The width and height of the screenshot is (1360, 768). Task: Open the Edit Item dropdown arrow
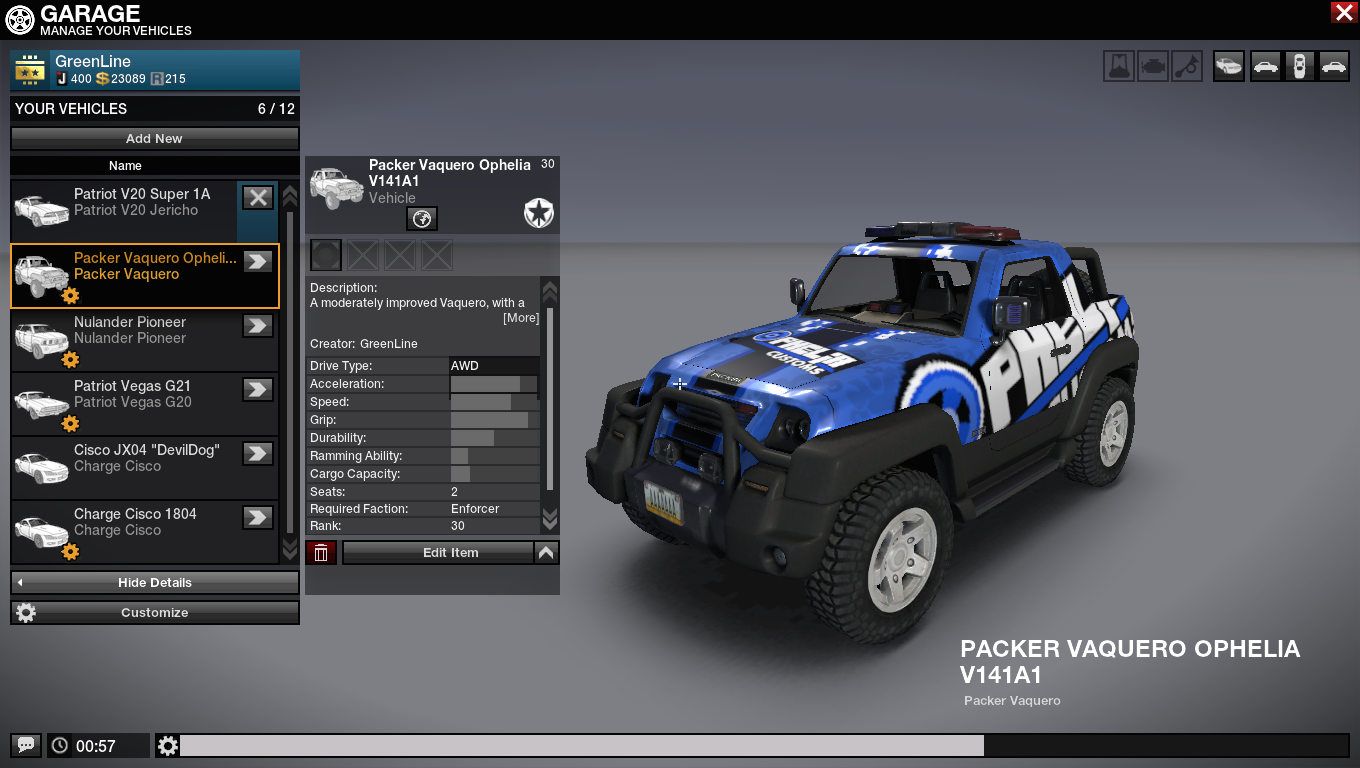pos(546,553)
